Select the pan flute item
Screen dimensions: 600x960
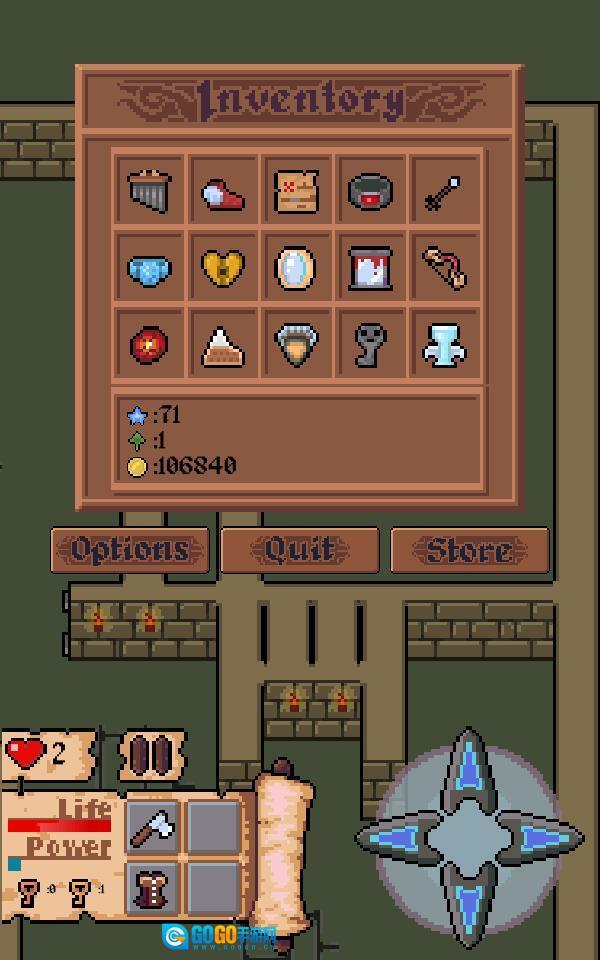(150, 191)
